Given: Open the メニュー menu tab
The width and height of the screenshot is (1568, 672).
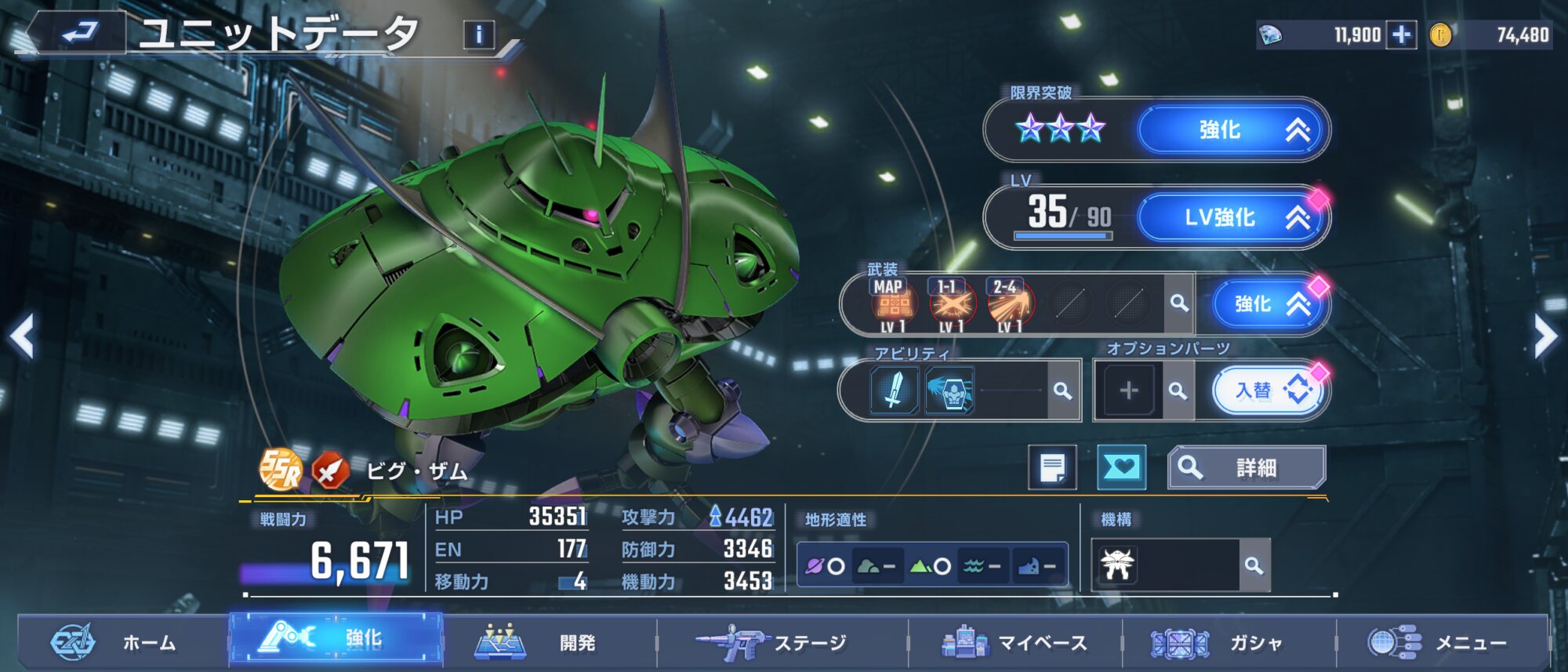Looking at the screenshot, I should coord(1443,643).
